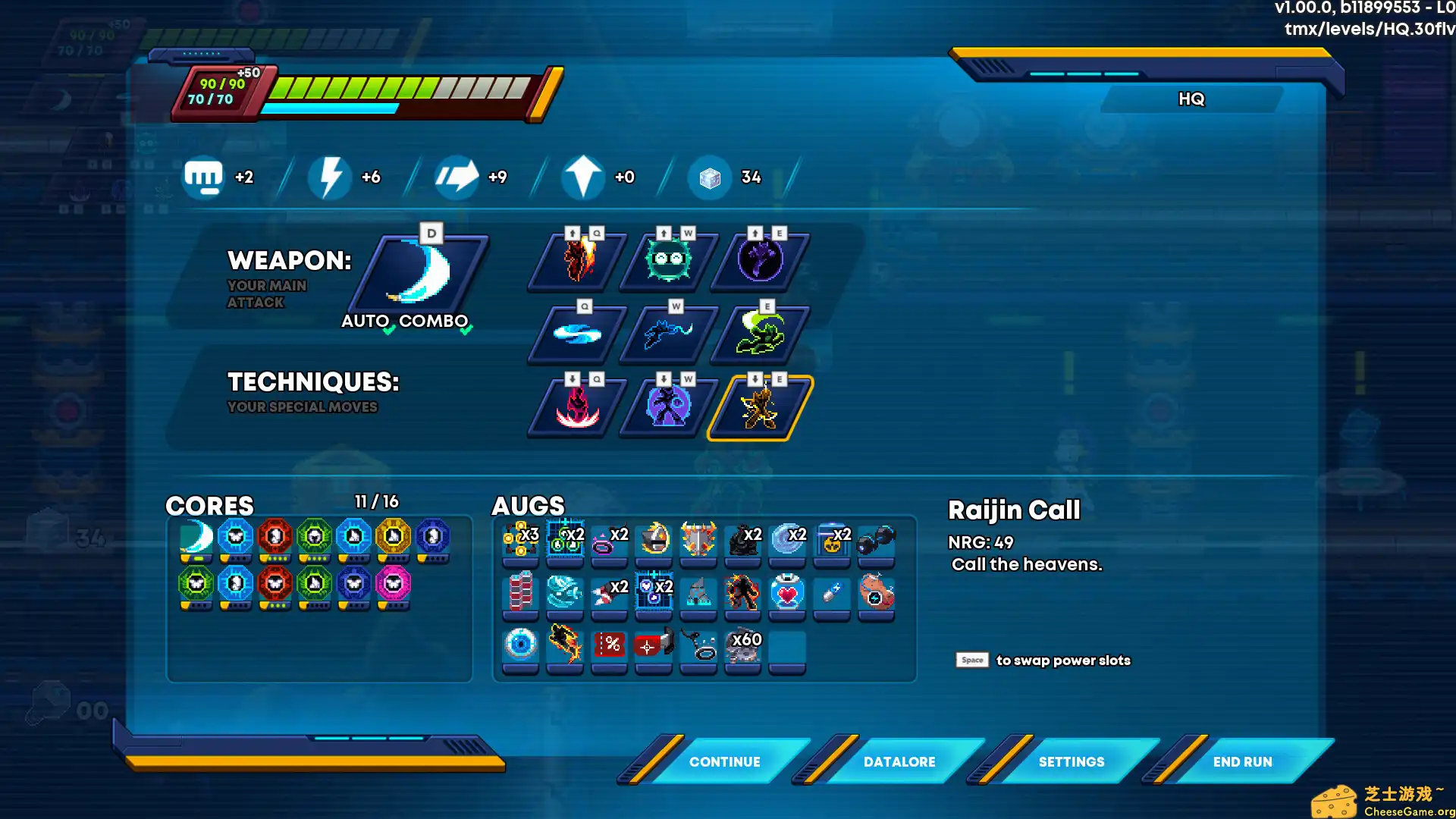
Task: Click the melee fist stat icon showing +2
Action: coord(203,177)
